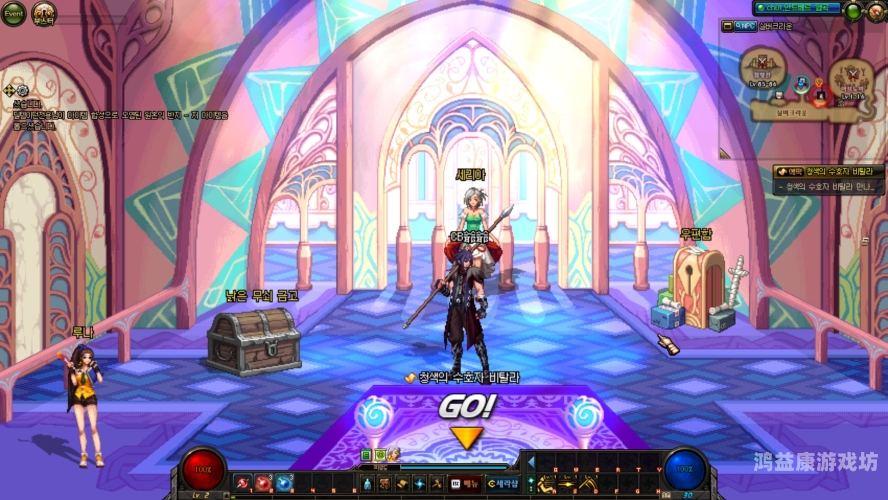Select the Lv 1-16 dungeon map marker
Image resolution: width=888 pixels, height=500 pixels.
pos(852,76)
